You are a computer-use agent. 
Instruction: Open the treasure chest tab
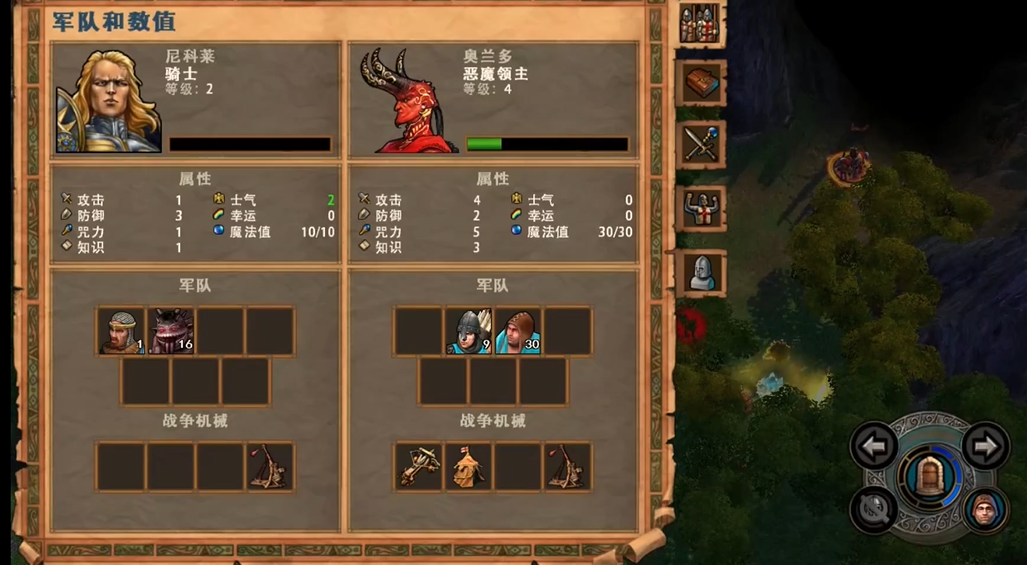click(x=700, y=84)
